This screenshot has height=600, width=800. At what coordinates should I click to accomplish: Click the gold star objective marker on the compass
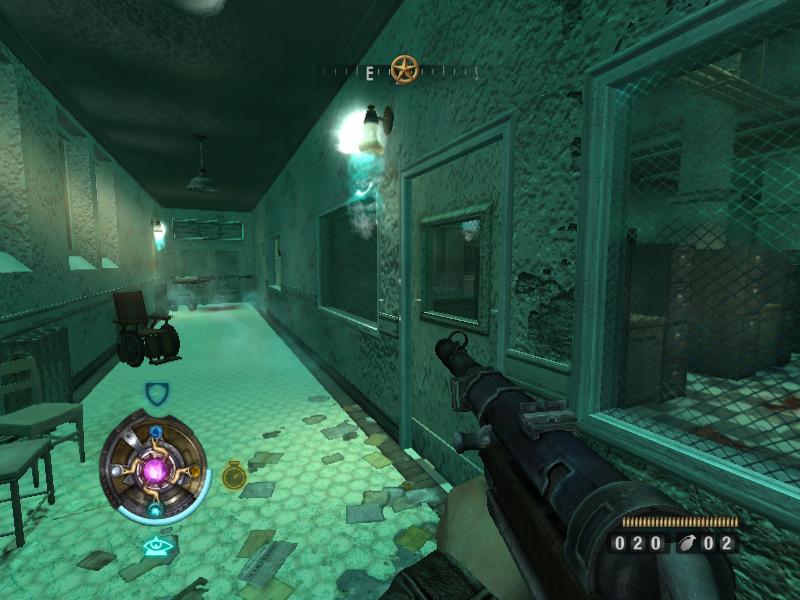pos(404,70)
